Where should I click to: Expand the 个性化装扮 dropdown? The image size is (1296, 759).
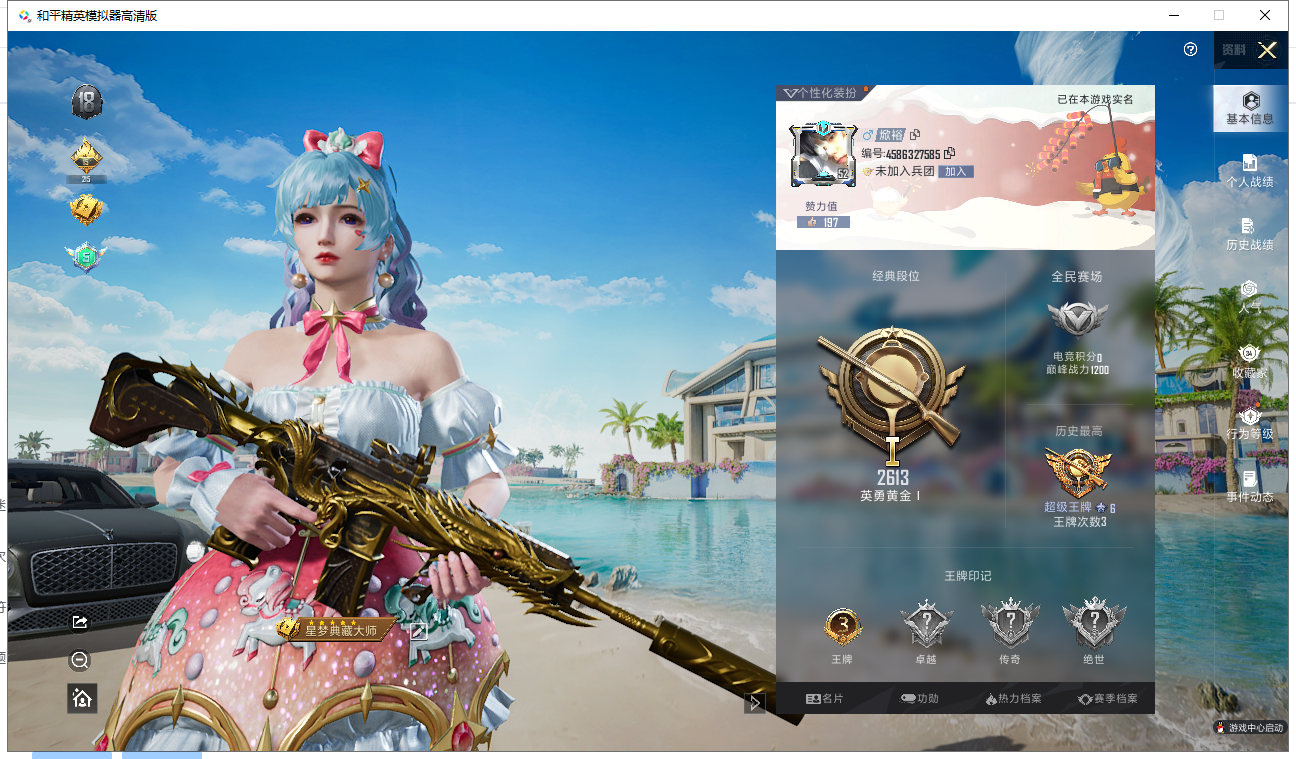pyautogui.click(x=819, y=93)
